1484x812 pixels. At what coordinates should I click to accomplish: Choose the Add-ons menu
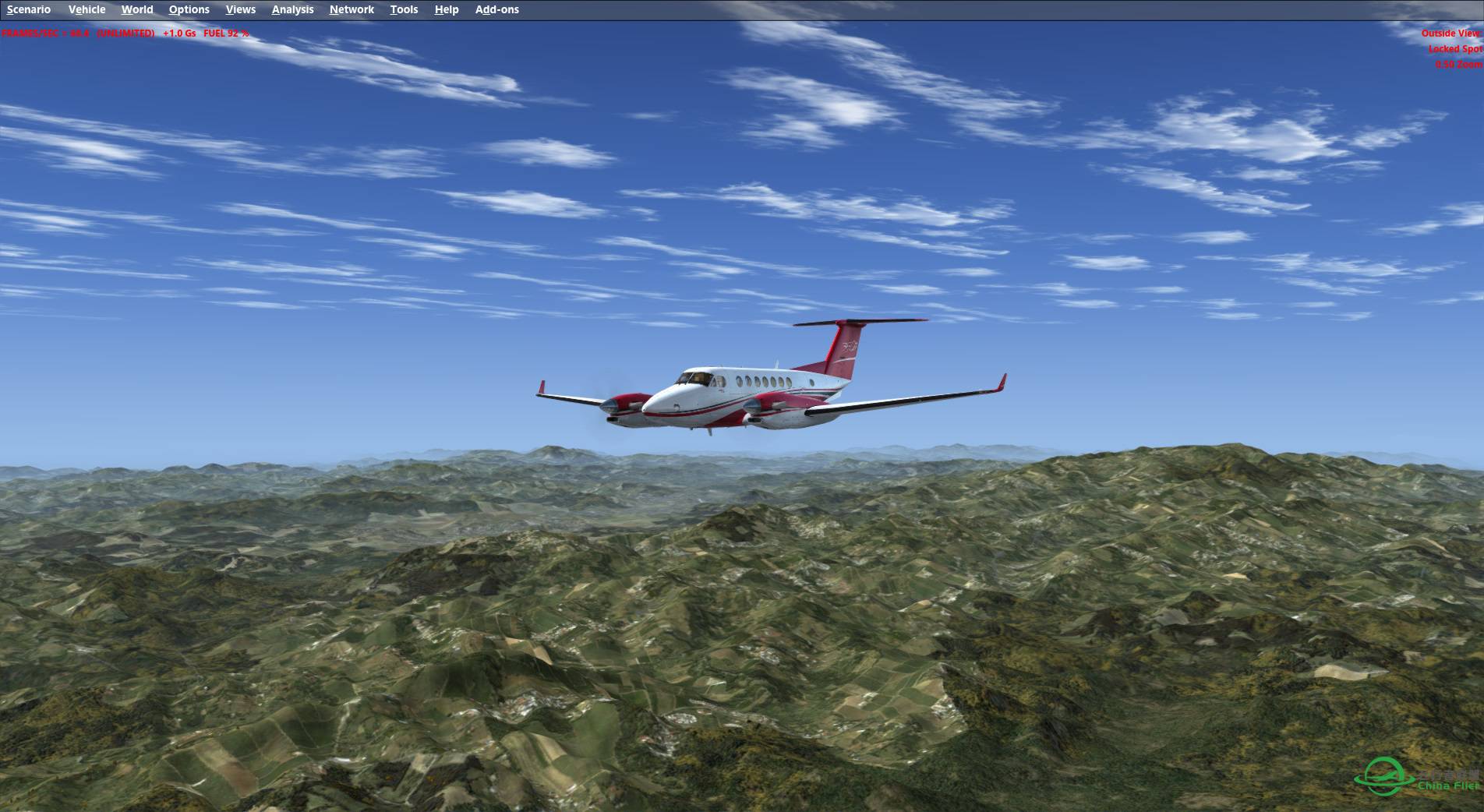point(496,9)
